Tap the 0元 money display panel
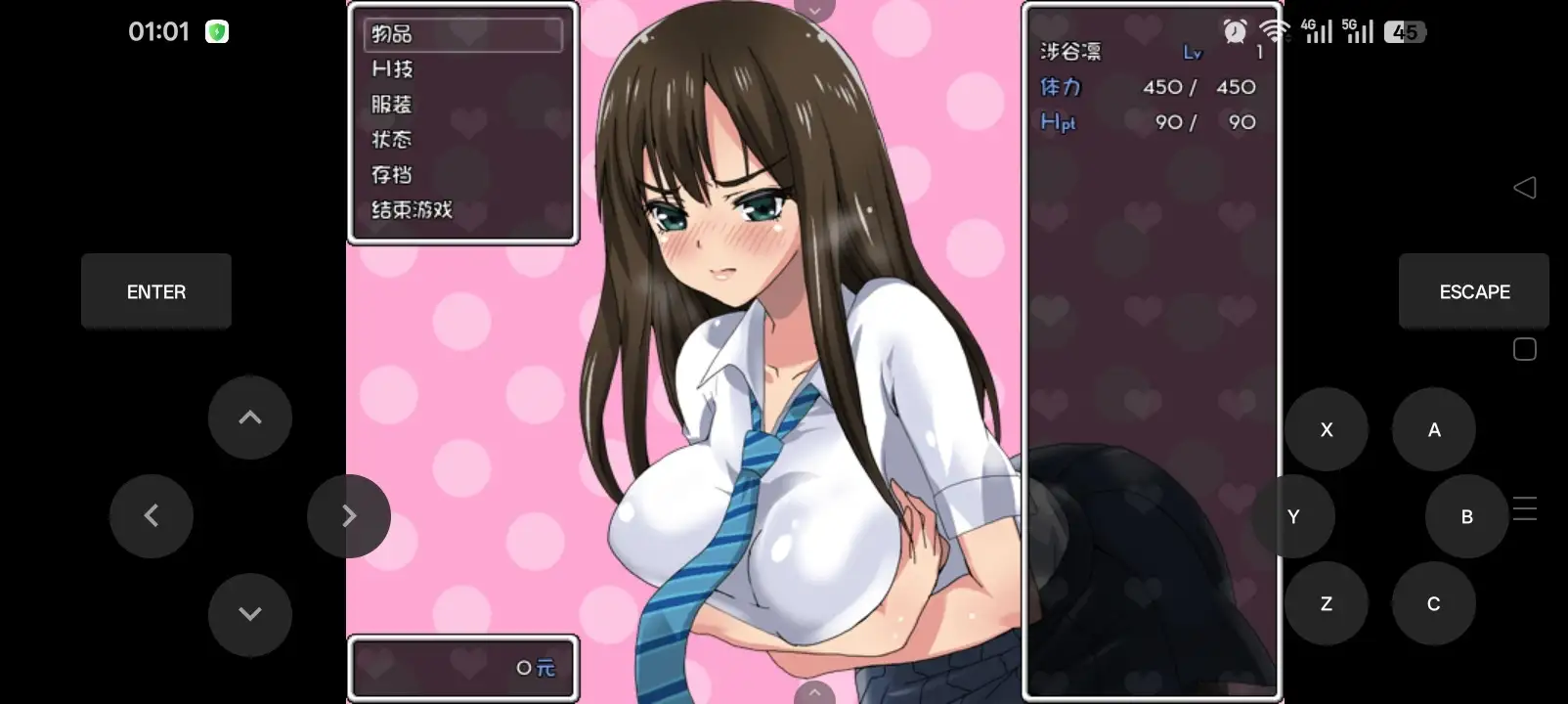 coord(463,669)
